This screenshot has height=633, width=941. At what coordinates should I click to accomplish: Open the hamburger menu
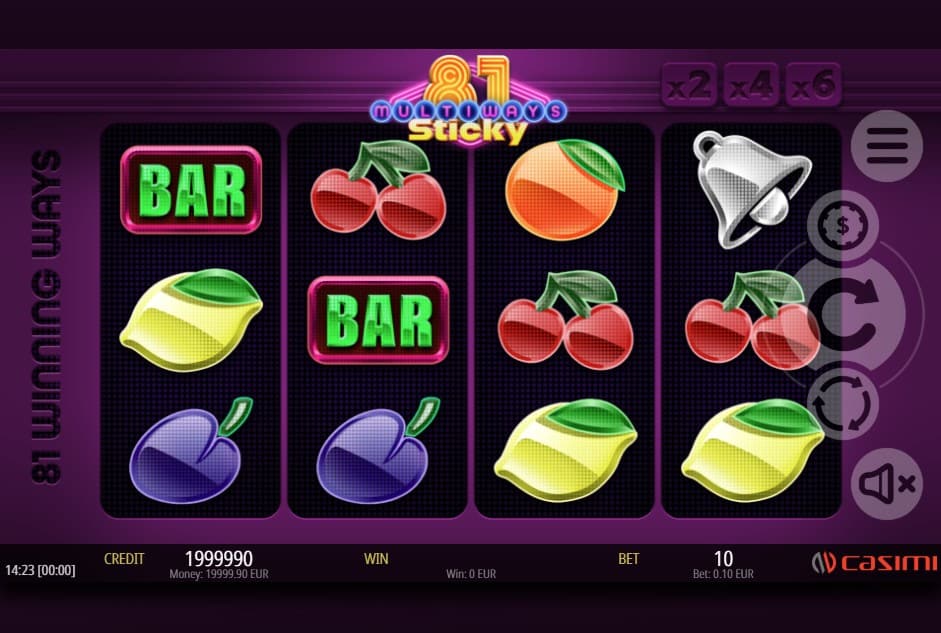[886, 146]
